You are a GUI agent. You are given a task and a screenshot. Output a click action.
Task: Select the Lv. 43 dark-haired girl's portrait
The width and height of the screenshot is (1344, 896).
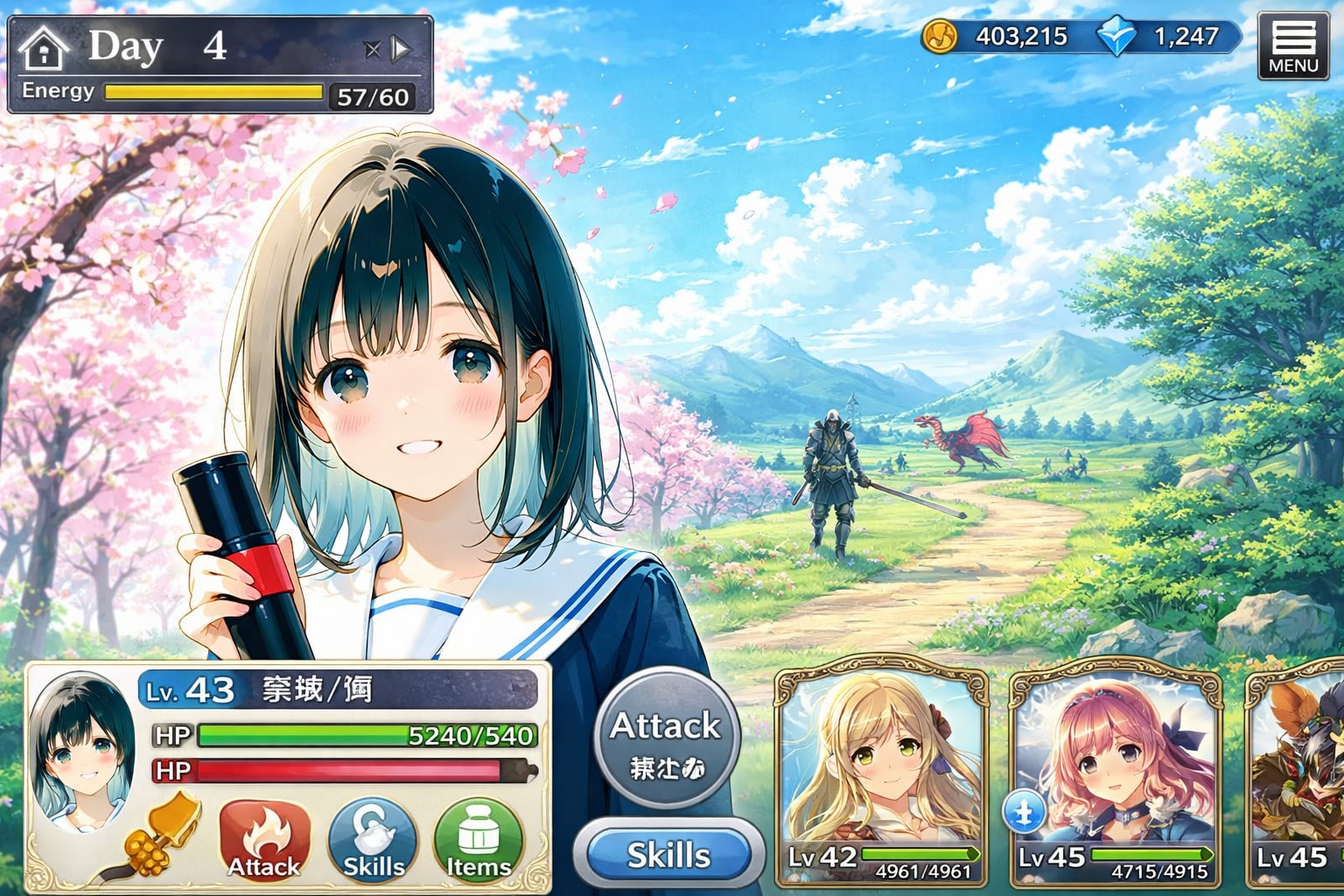pyautogui.click(x=82, y=751)
